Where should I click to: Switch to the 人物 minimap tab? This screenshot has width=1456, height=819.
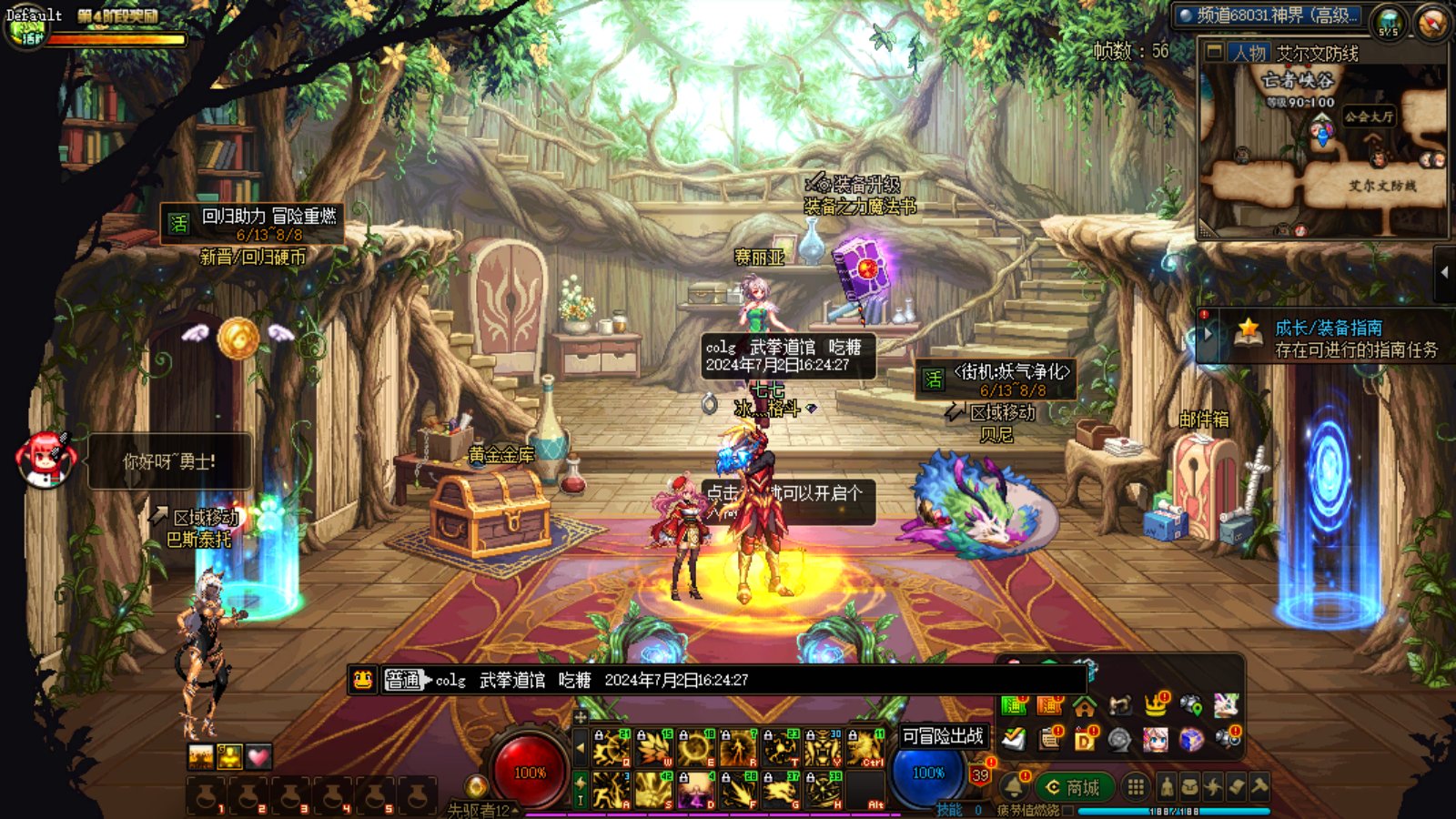[x=1248, y=53]
